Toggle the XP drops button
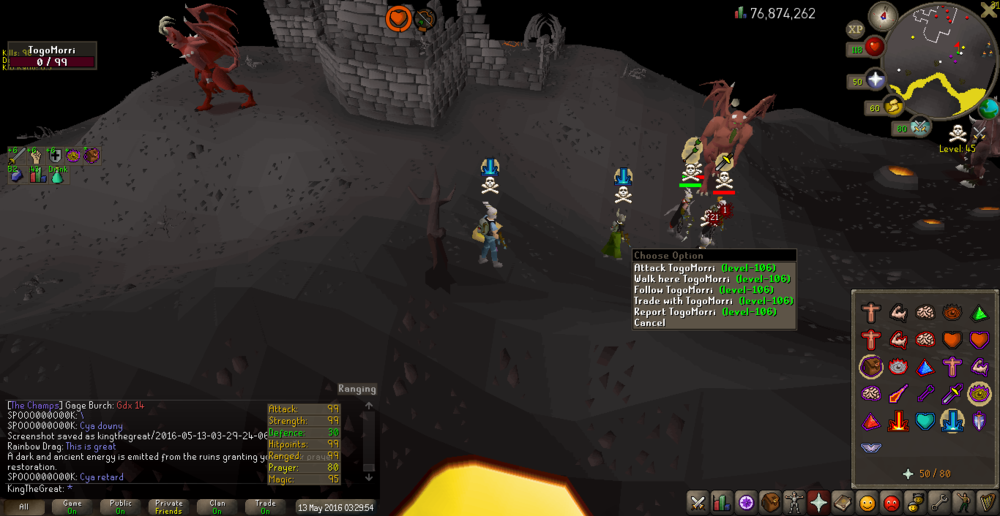Viewport: 1000px width, 516px height. click(856, 31)
